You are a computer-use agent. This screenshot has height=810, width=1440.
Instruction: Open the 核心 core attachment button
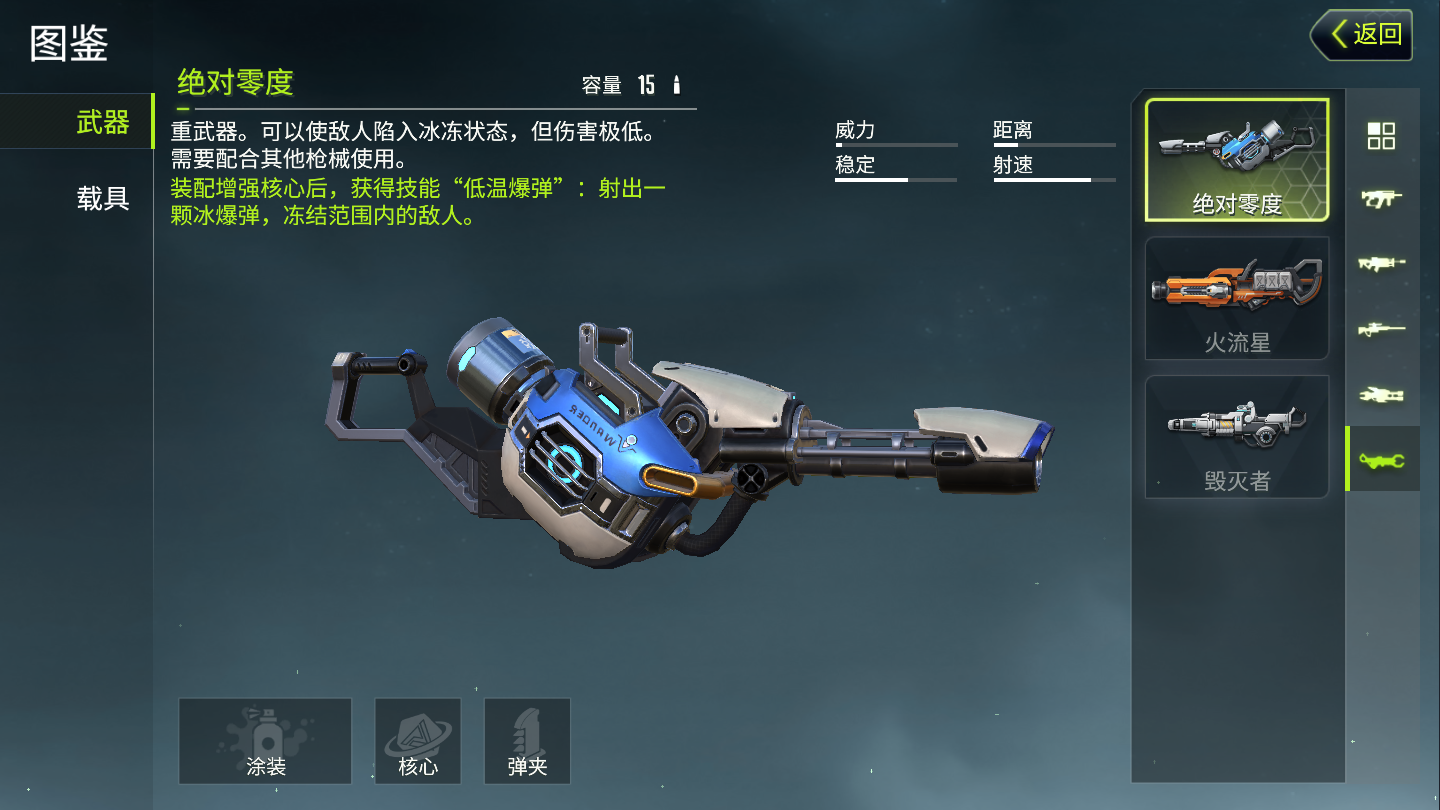418,741
